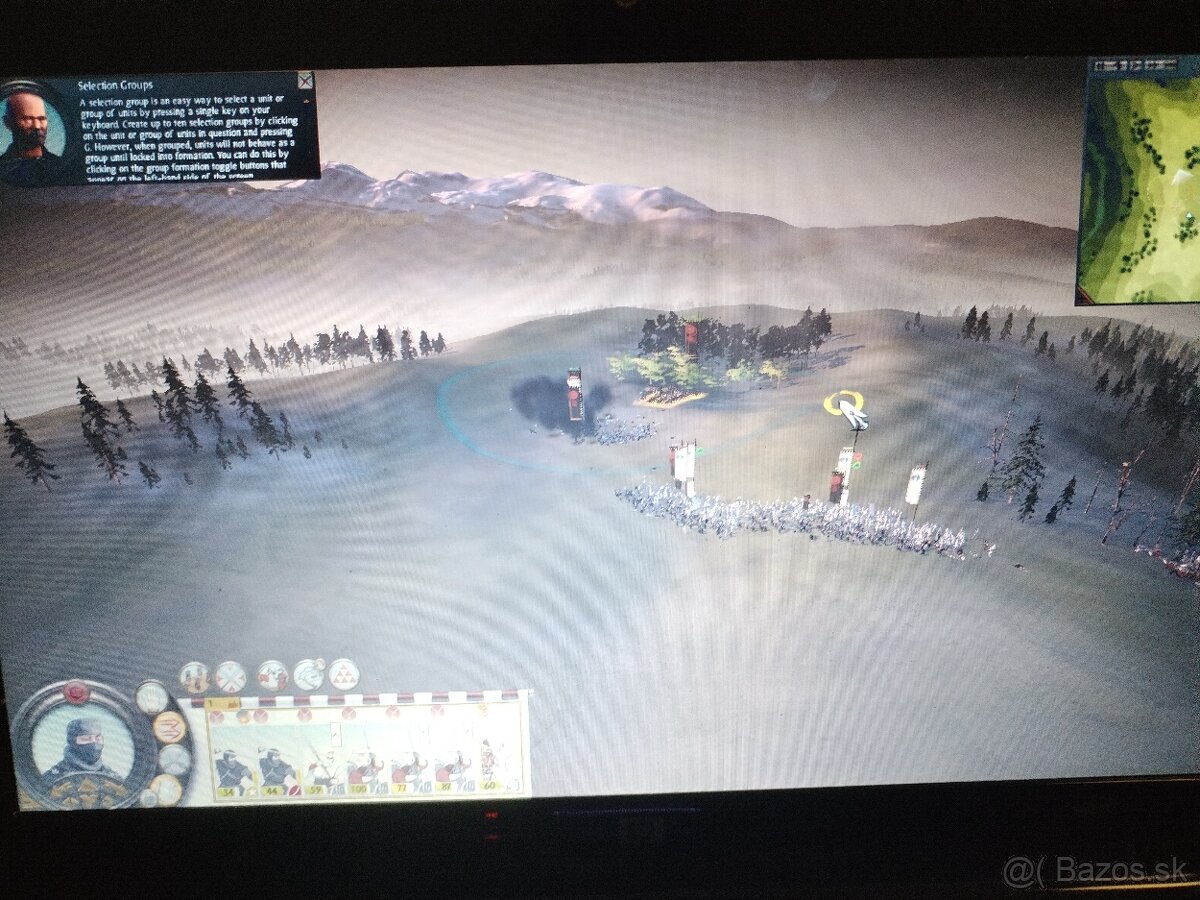Activate the triangle formation button
Screen dimensions: 1200x900
coord(344,675)
